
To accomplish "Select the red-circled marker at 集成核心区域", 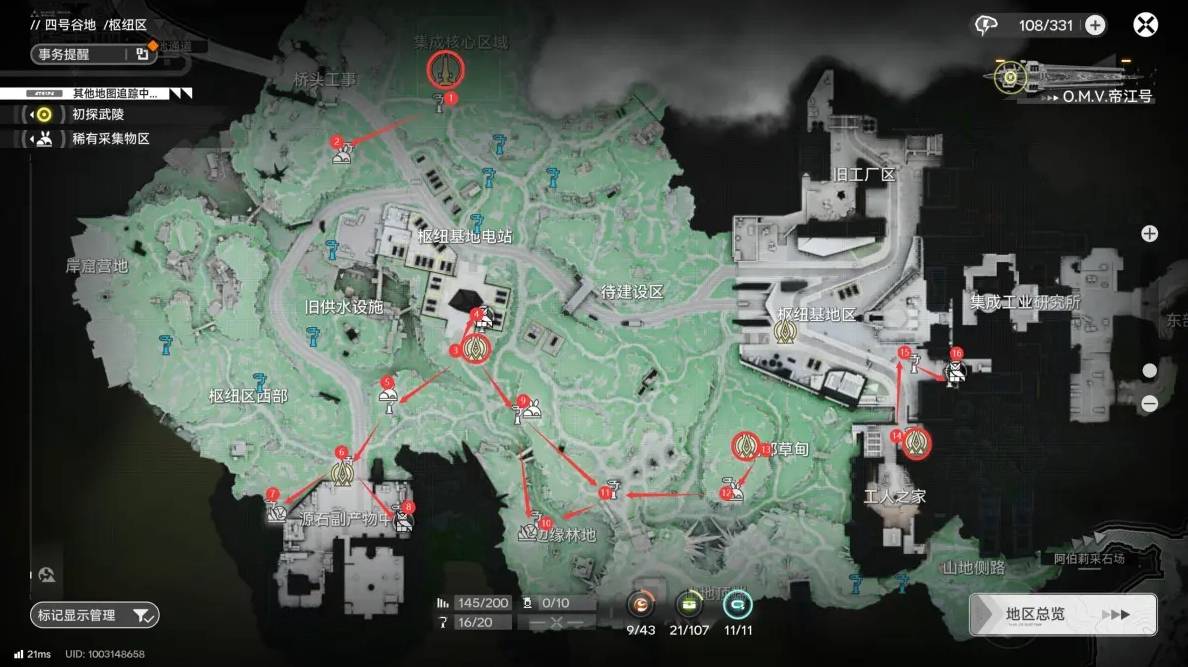I will pyautogui.click(x=445, y=69).
